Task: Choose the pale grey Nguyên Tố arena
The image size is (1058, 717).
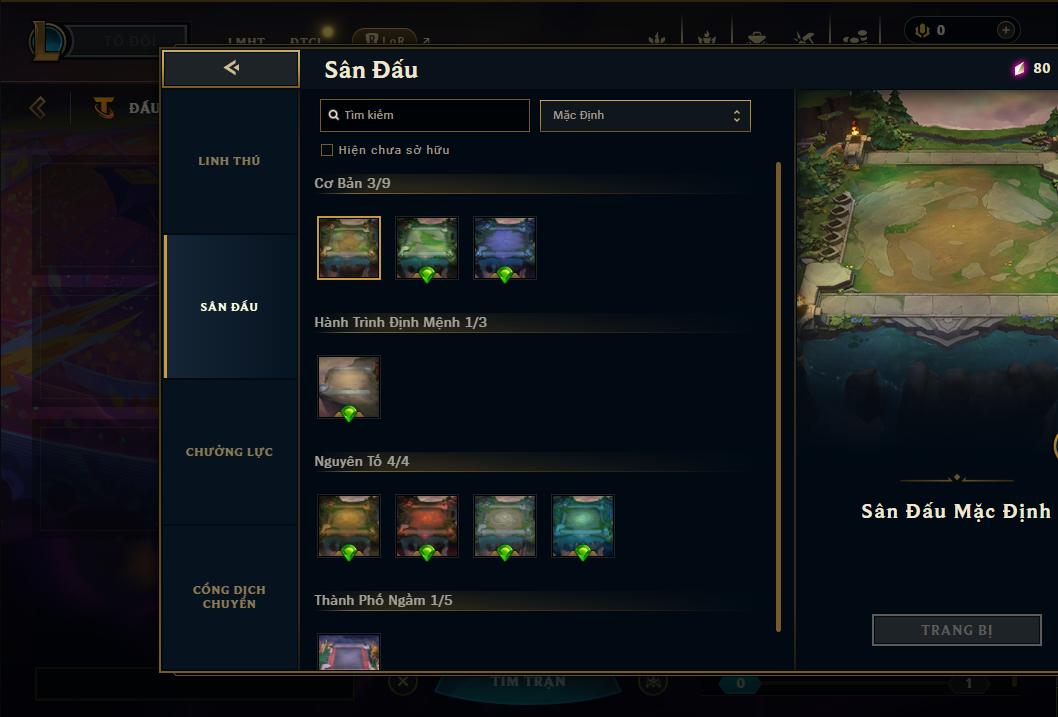Action: (505, 525)
